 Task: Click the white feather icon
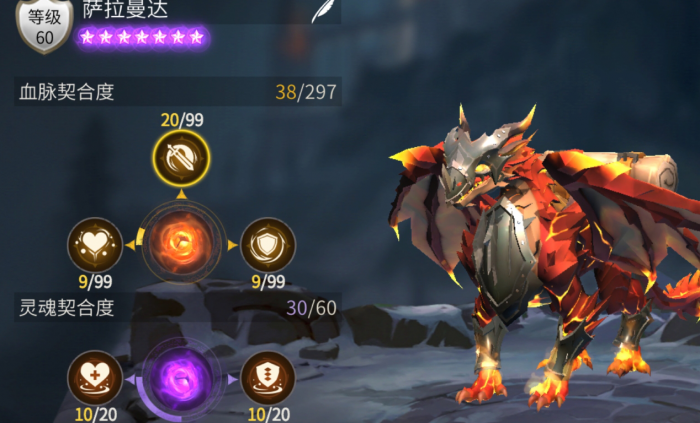pyautogui.click(x=322, y=12)
